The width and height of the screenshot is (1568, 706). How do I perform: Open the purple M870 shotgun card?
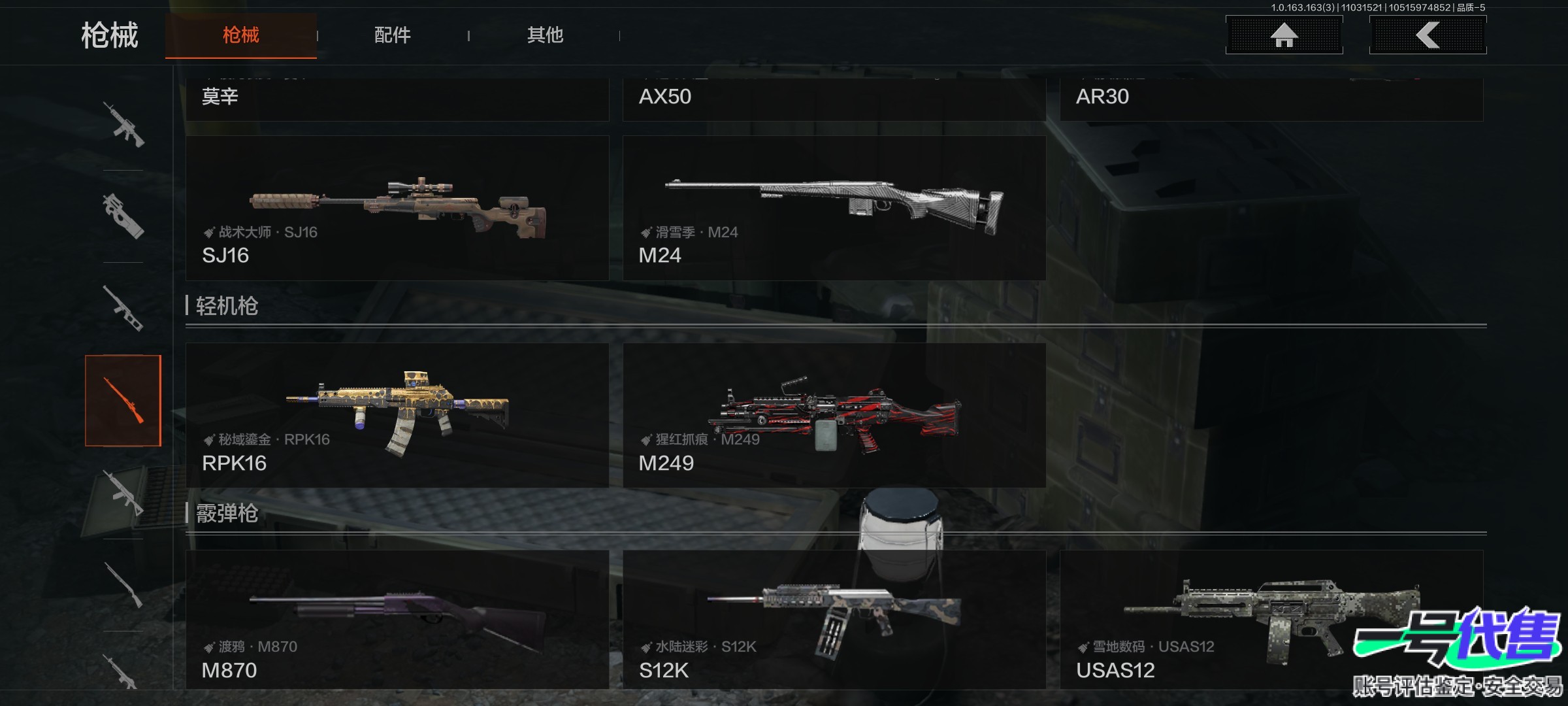pyautogui.click(x=397, y=619)
